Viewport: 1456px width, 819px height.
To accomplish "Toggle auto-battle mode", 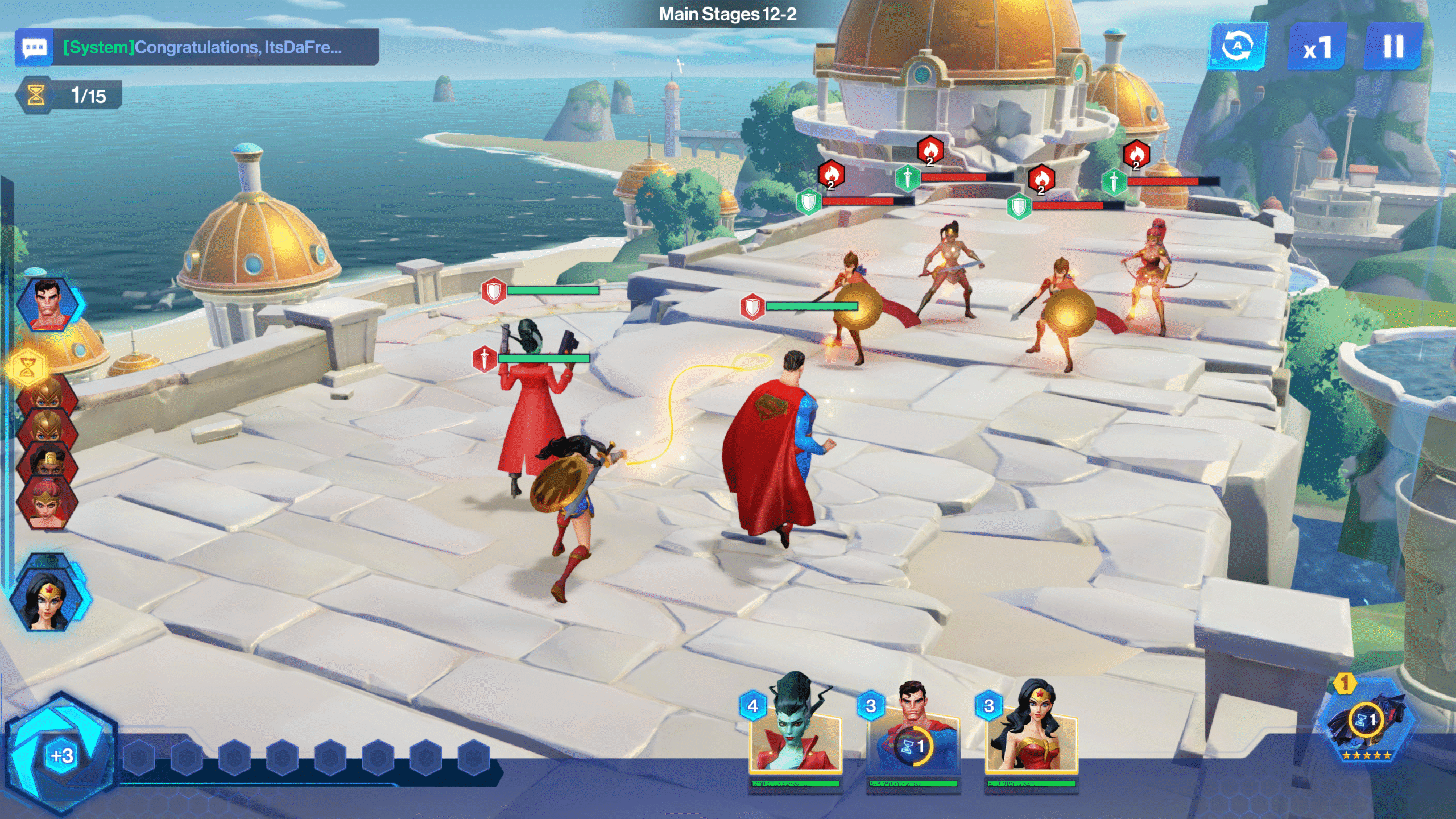I will [x=1238, y=47].
